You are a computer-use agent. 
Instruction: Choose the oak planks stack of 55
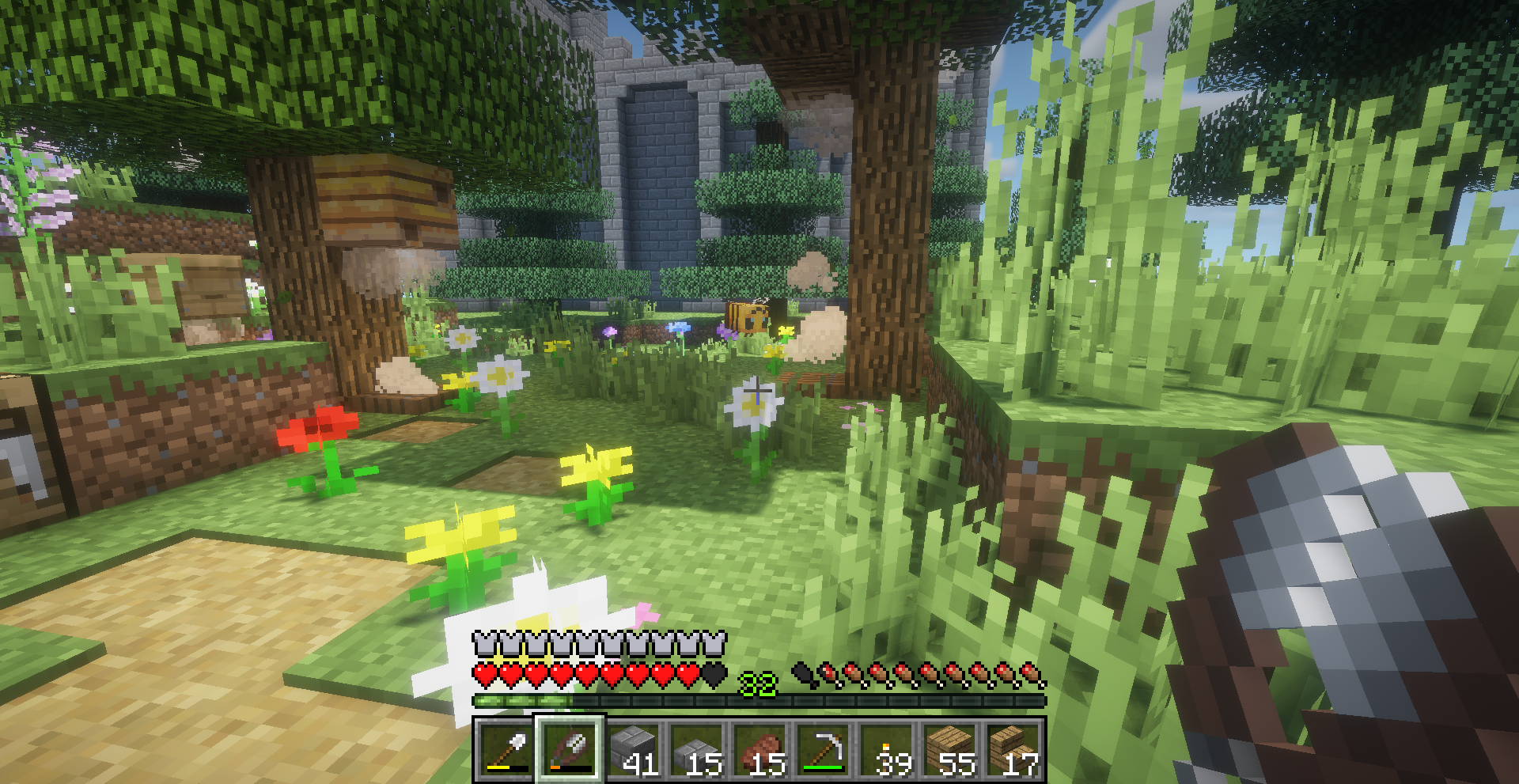(x=949, y=749)
